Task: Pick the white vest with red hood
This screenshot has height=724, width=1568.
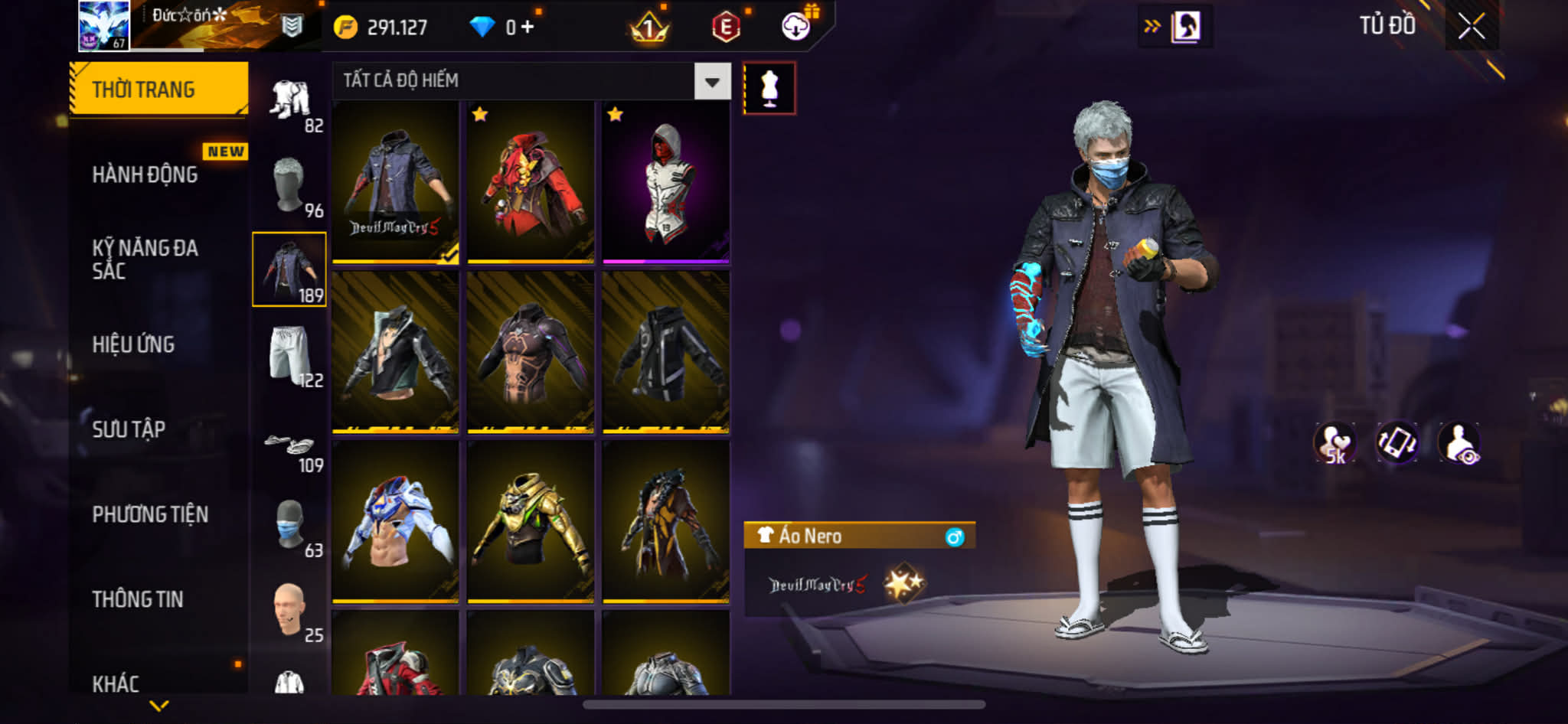Action: click(665, 184)
